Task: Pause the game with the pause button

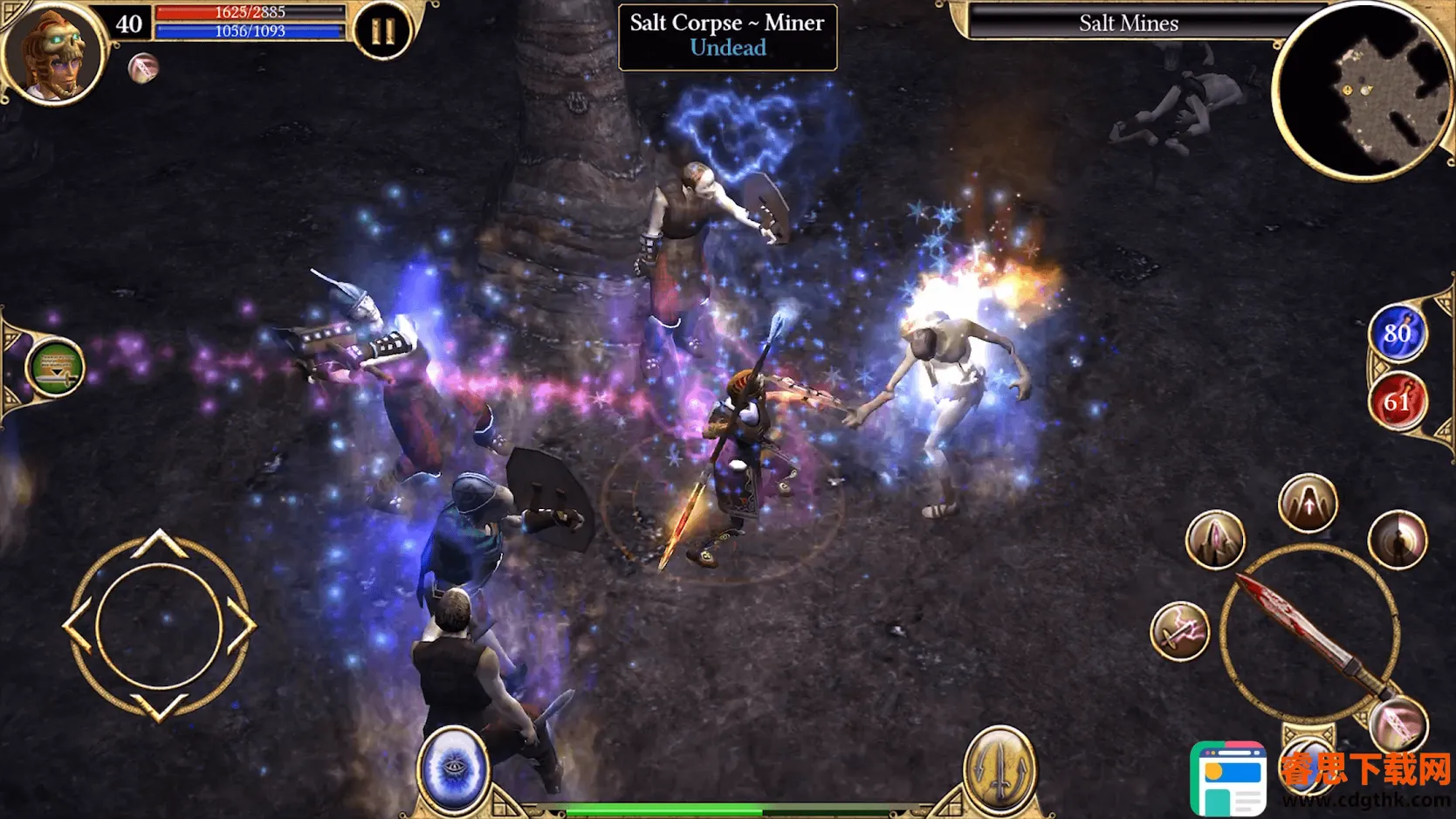Action: (382, 32)
